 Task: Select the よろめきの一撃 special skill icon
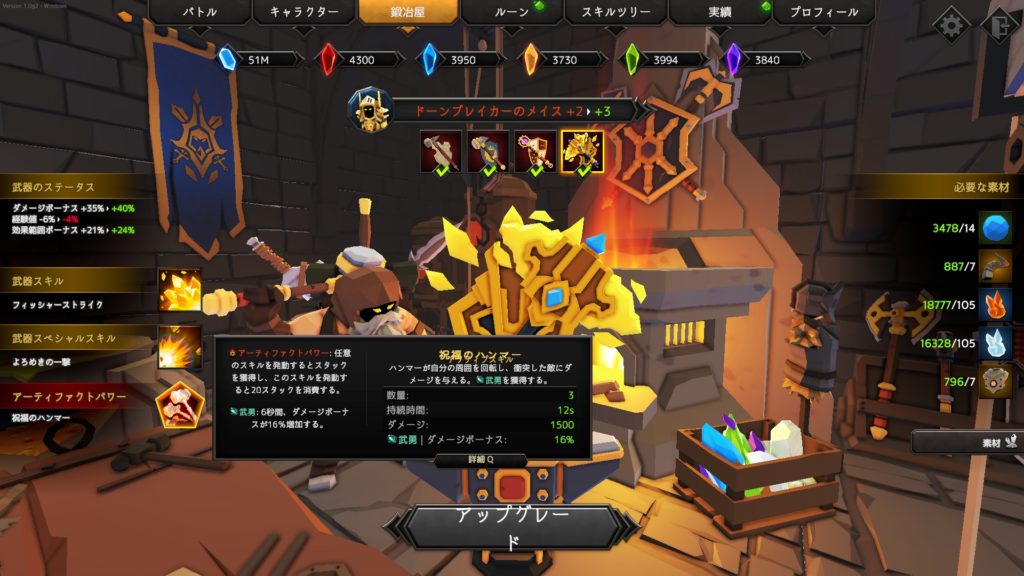tap(180, 347)
